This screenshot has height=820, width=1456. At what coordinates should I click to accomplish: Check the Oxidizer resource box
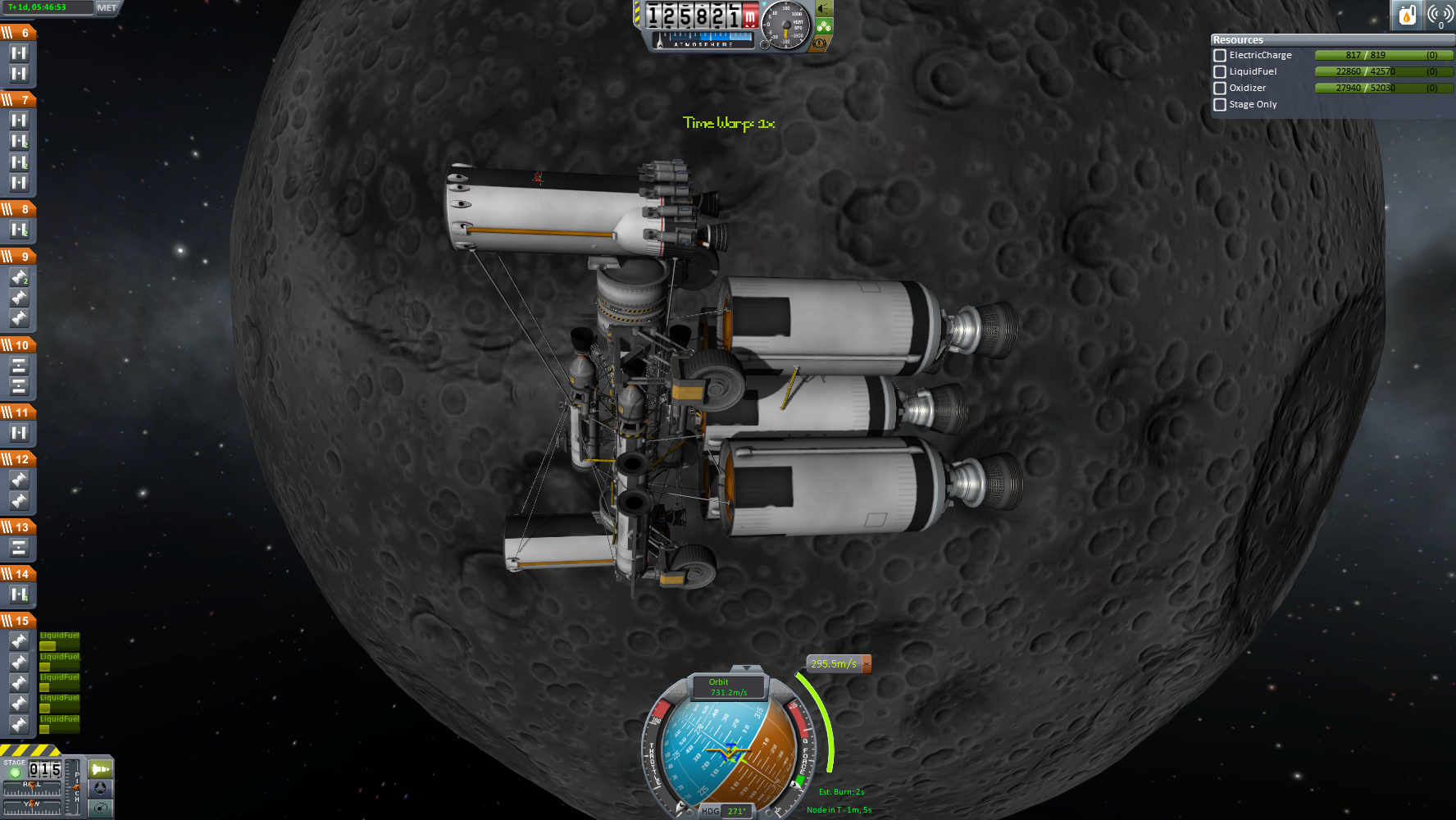tap(1220, 89)
